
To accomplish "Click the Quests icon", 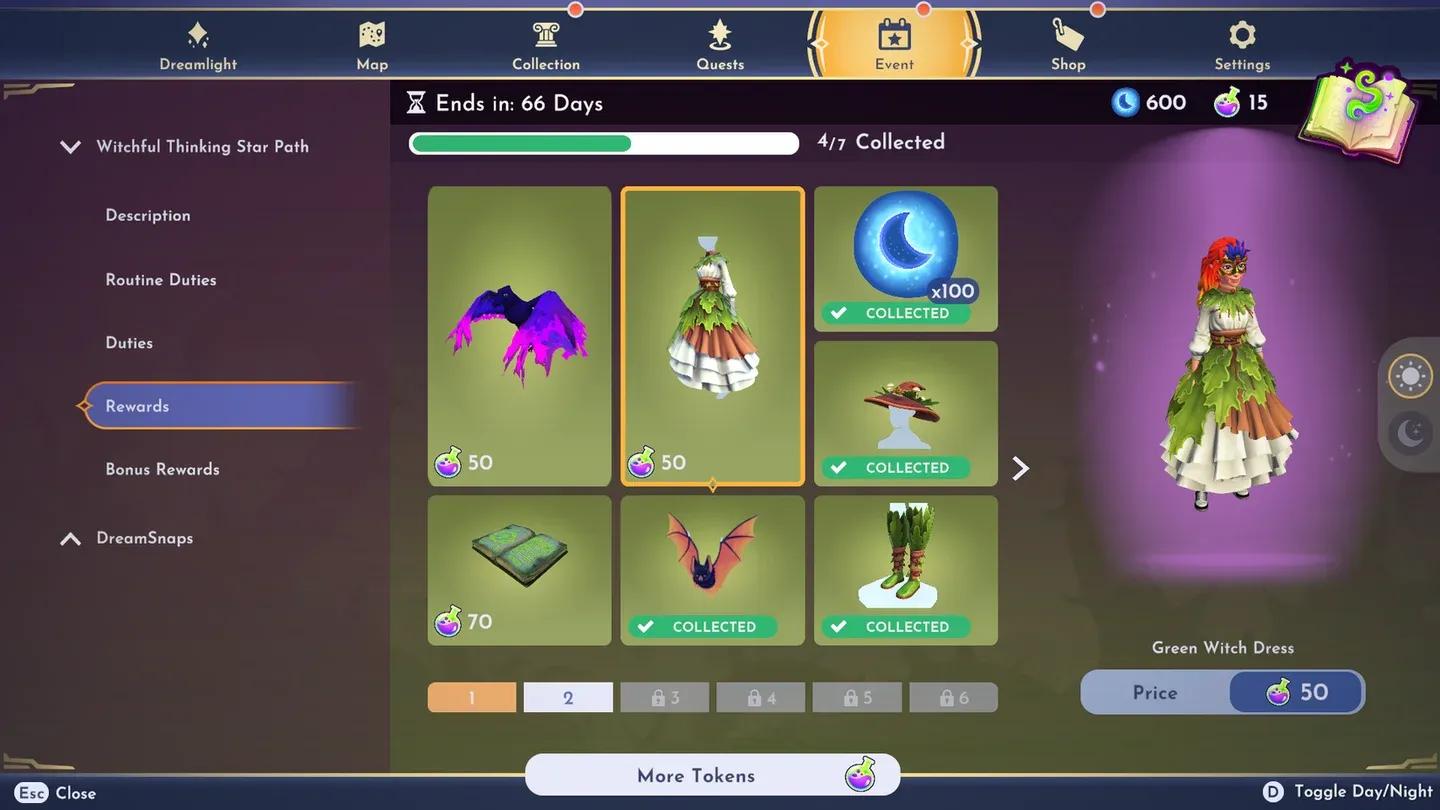I will [x=719, y=38].
